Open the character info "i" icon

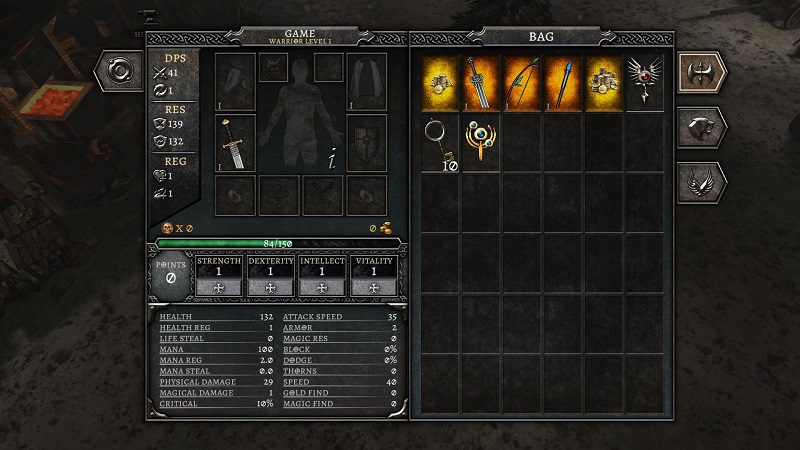(331, 157)
